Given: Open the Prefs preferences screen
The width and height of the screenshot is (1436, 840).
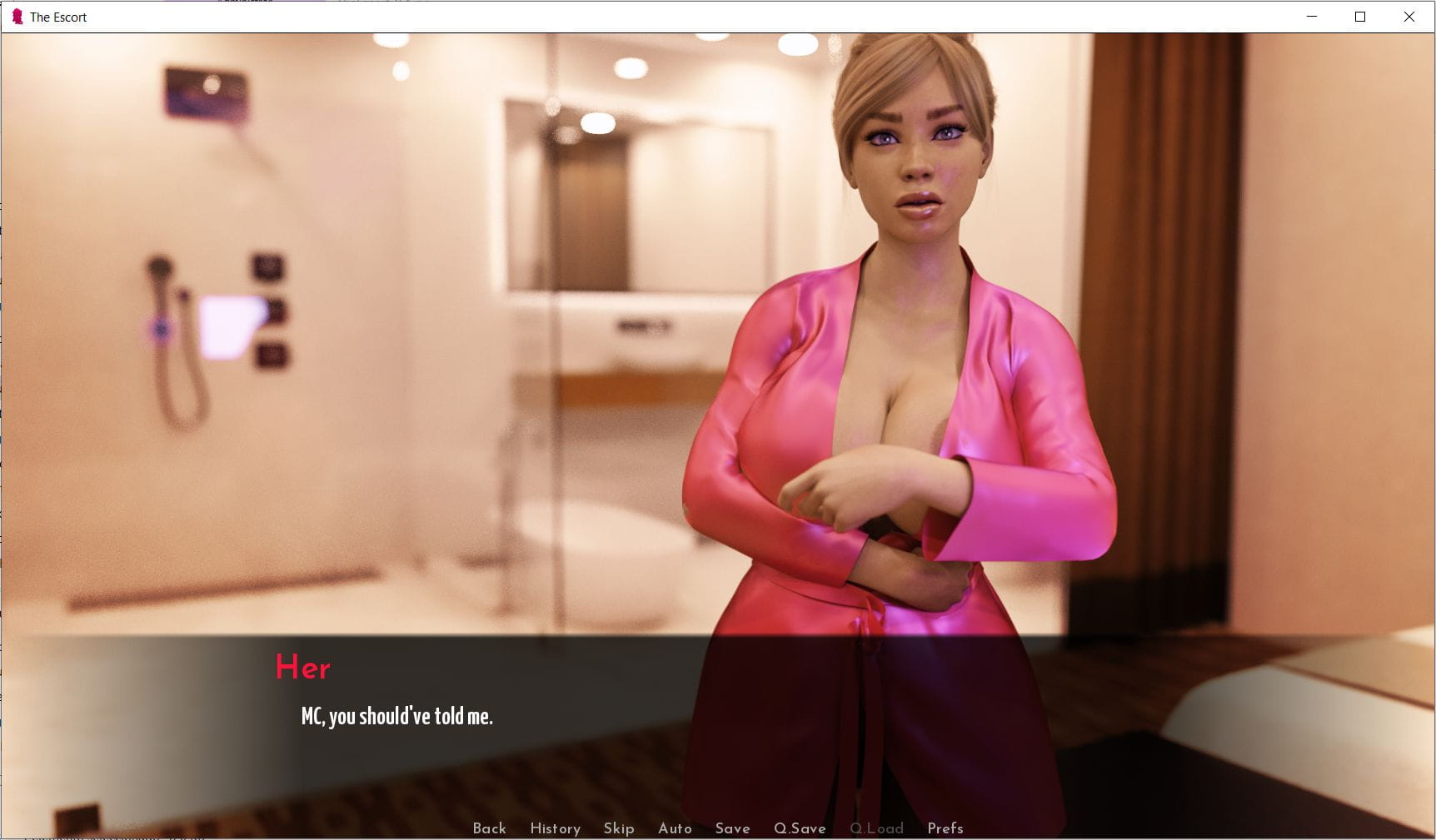Looking at the screenshot, I should 944,828.
